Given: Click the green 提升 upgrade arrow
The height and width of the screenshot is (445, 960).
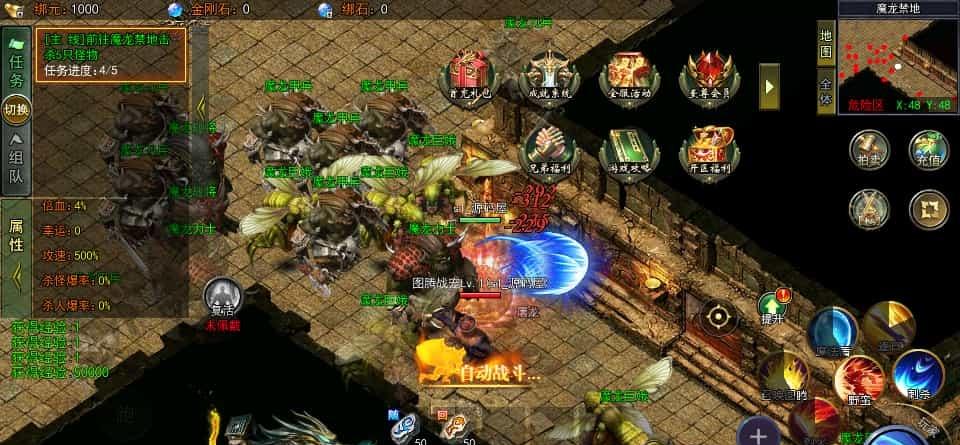Looking at the screenshot, I should [x=773, y=306].
